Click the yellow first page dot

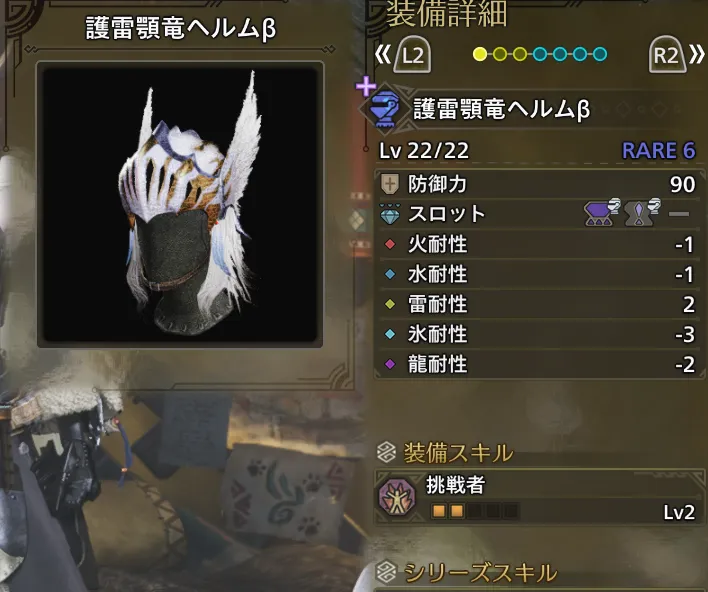click(480, 54)
